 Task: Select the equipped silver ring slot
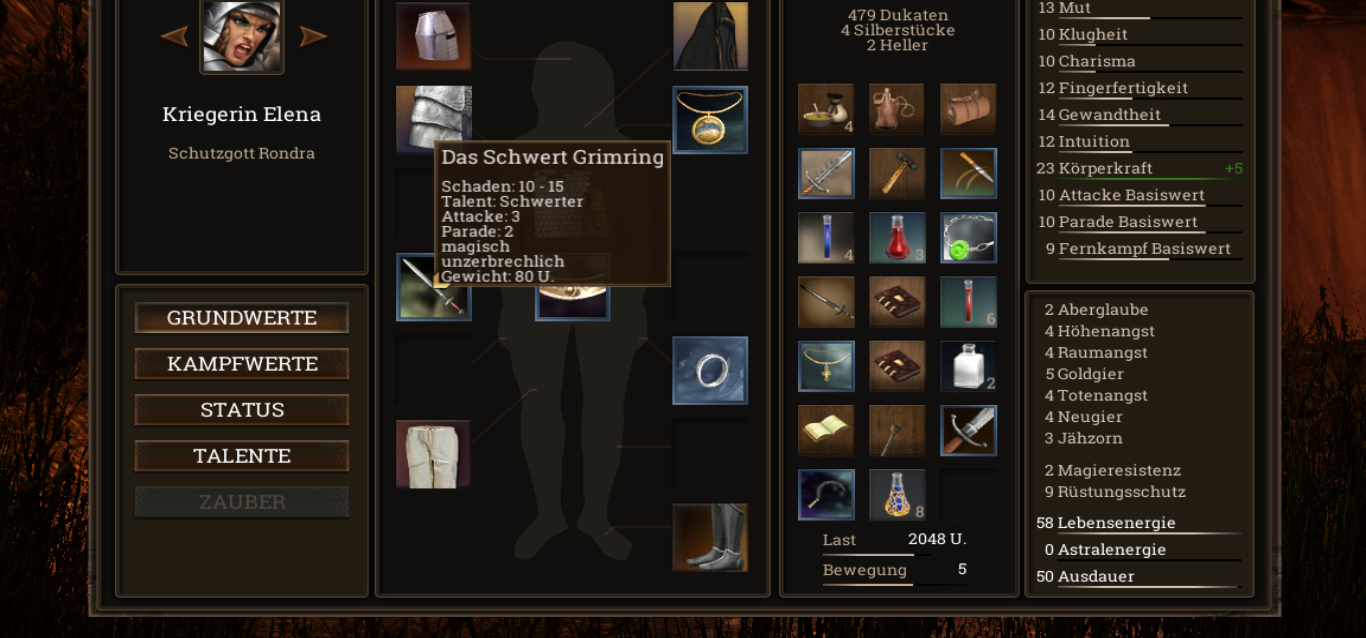click(710, 370)
